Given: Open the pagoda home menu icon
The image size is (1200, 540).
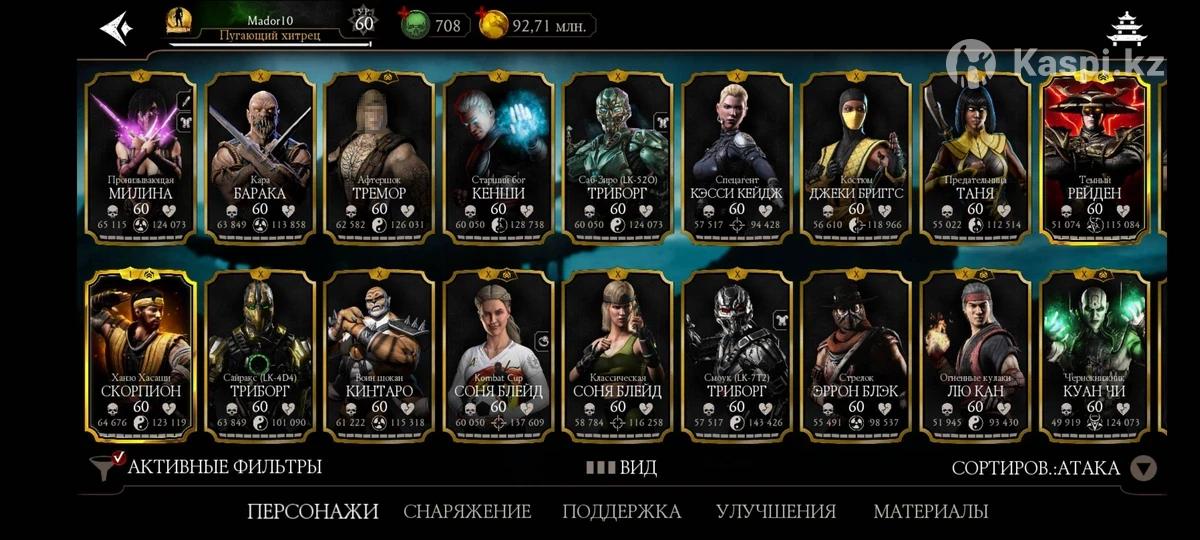Looking at the screenshot, I should point(1129,29).
